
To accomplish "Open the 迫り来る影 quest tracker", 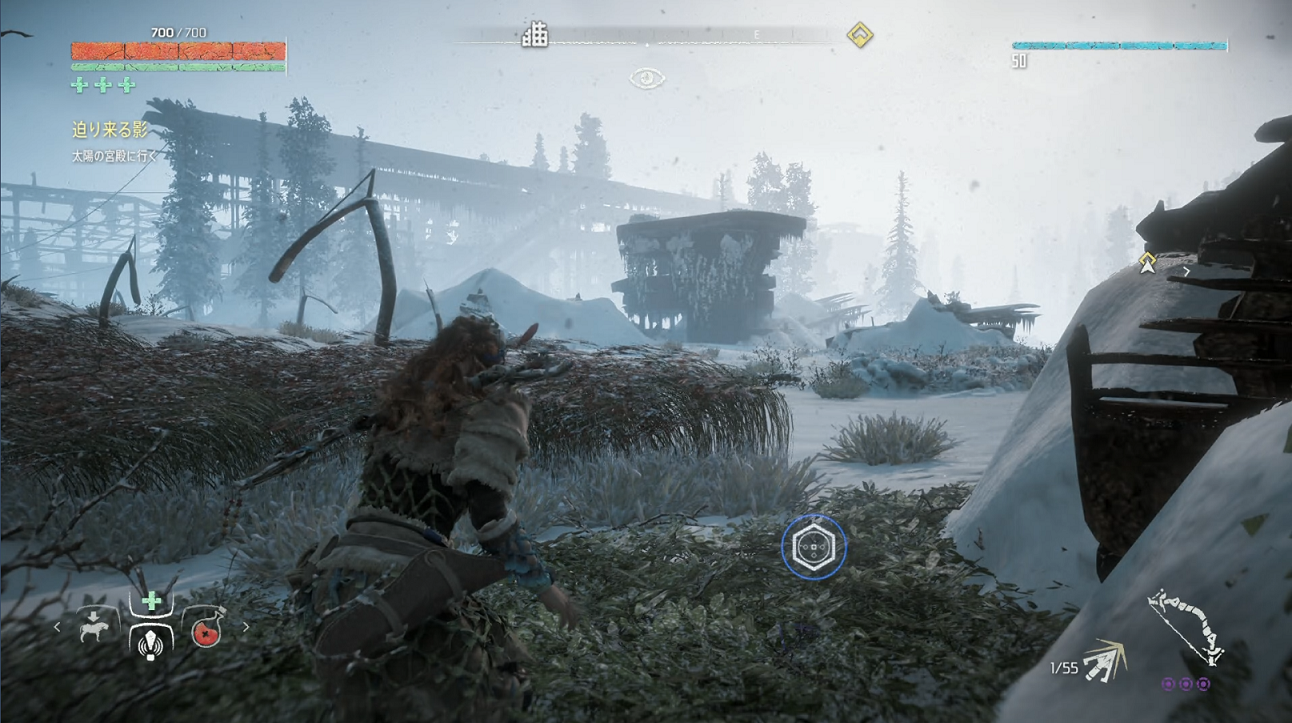I will click(110, 130).
